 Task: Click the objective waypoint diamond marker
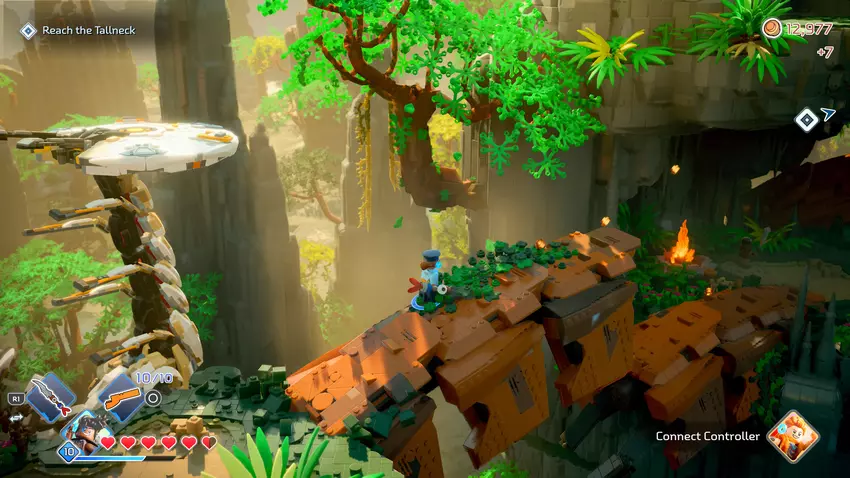pyautogui.click(x=806, y=120)
